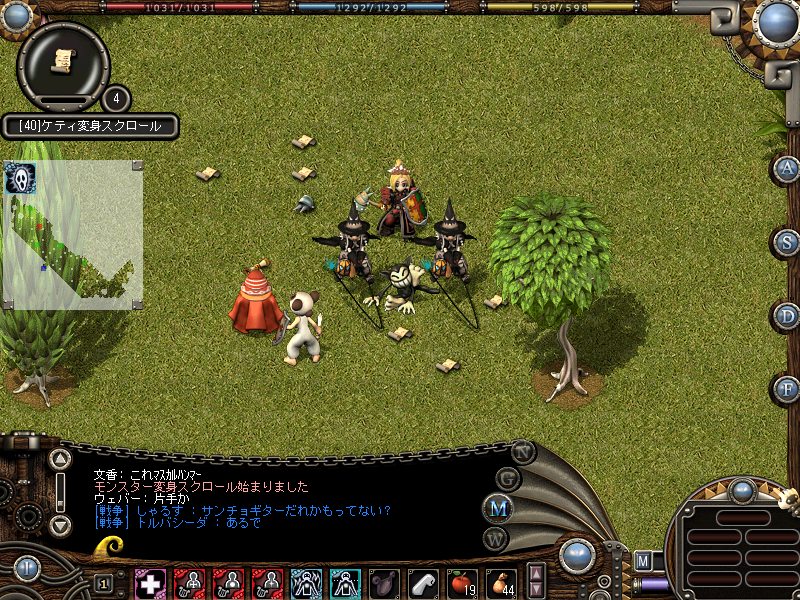Use the white cross heal skill
Viewport: 800px width, 600px height.
(151, 582)
